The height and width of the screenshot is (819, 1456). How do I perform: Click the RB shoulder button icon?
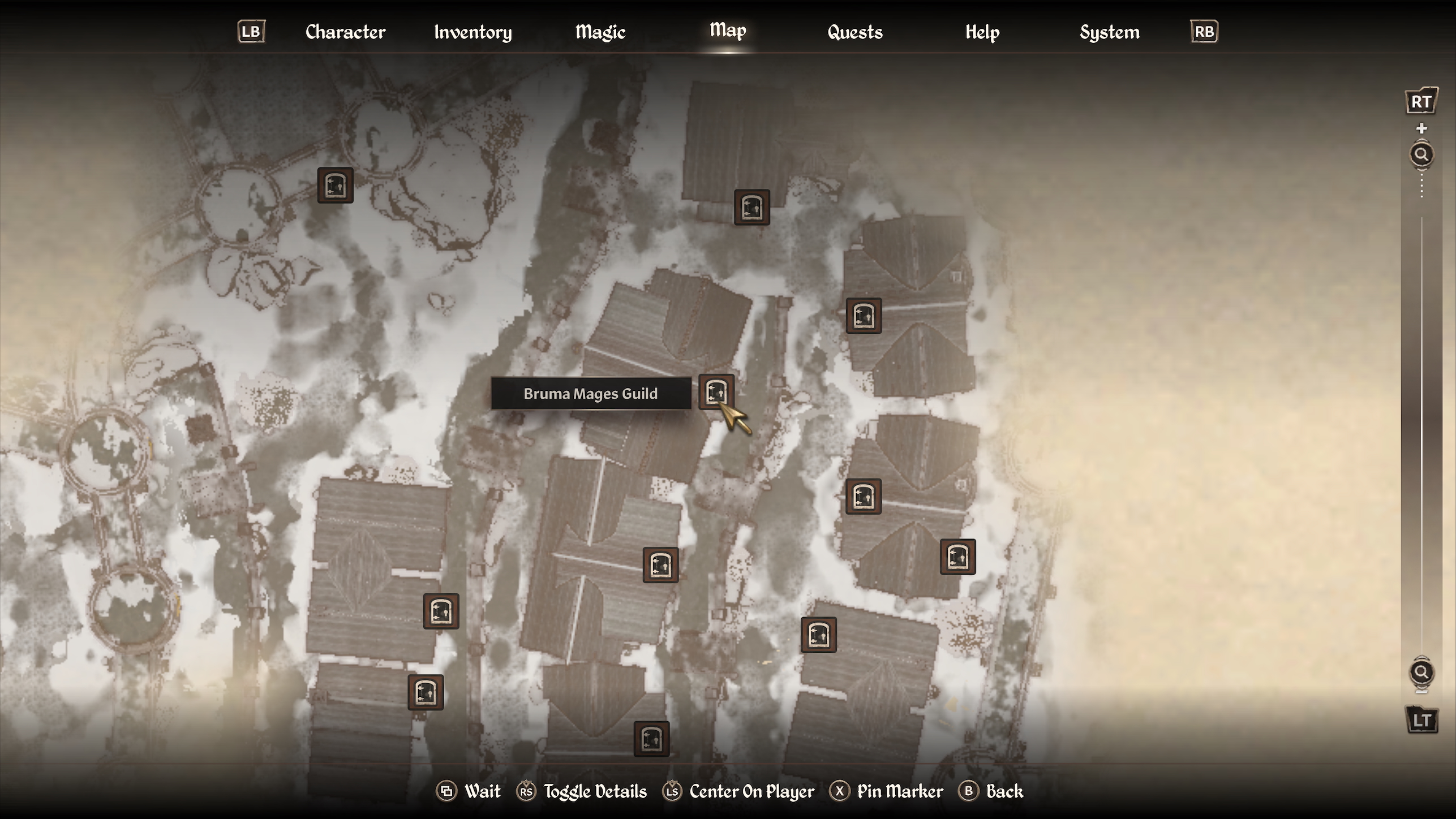1203,32
